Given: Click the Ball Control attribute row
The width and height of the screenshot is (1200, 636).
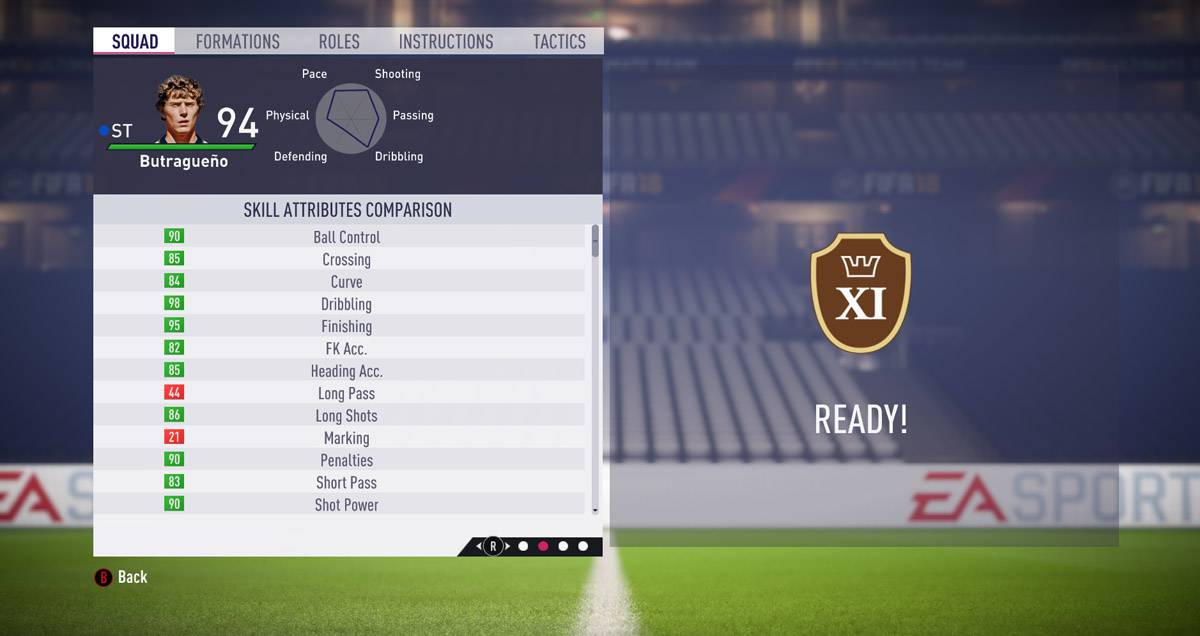Looking at the screenshot, I should 346,237.
